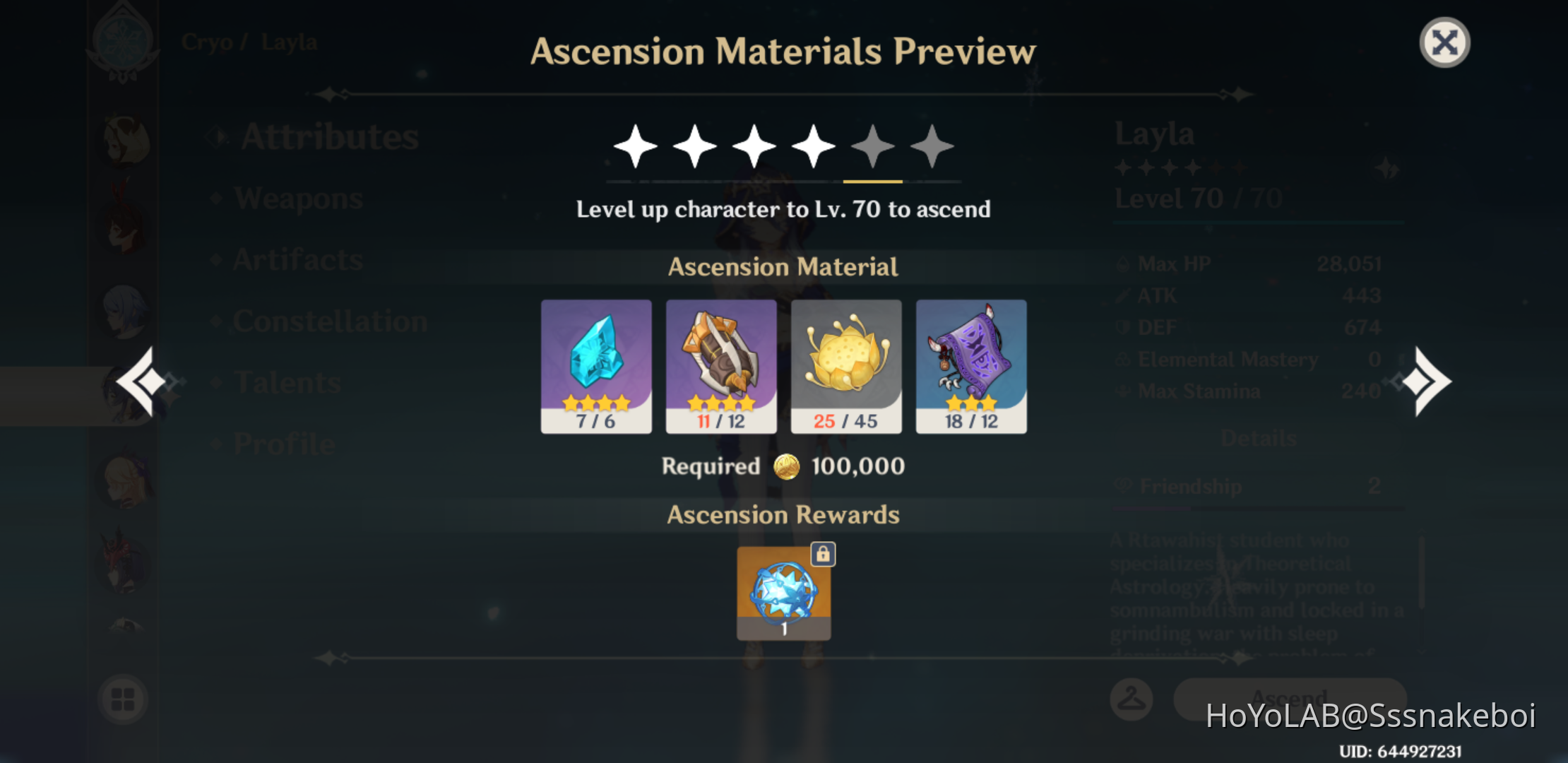The height and width of the screenshot is (763, 1568).
Task: Open the locked Crystalline Bloom ascension reward
Action: 784,593
